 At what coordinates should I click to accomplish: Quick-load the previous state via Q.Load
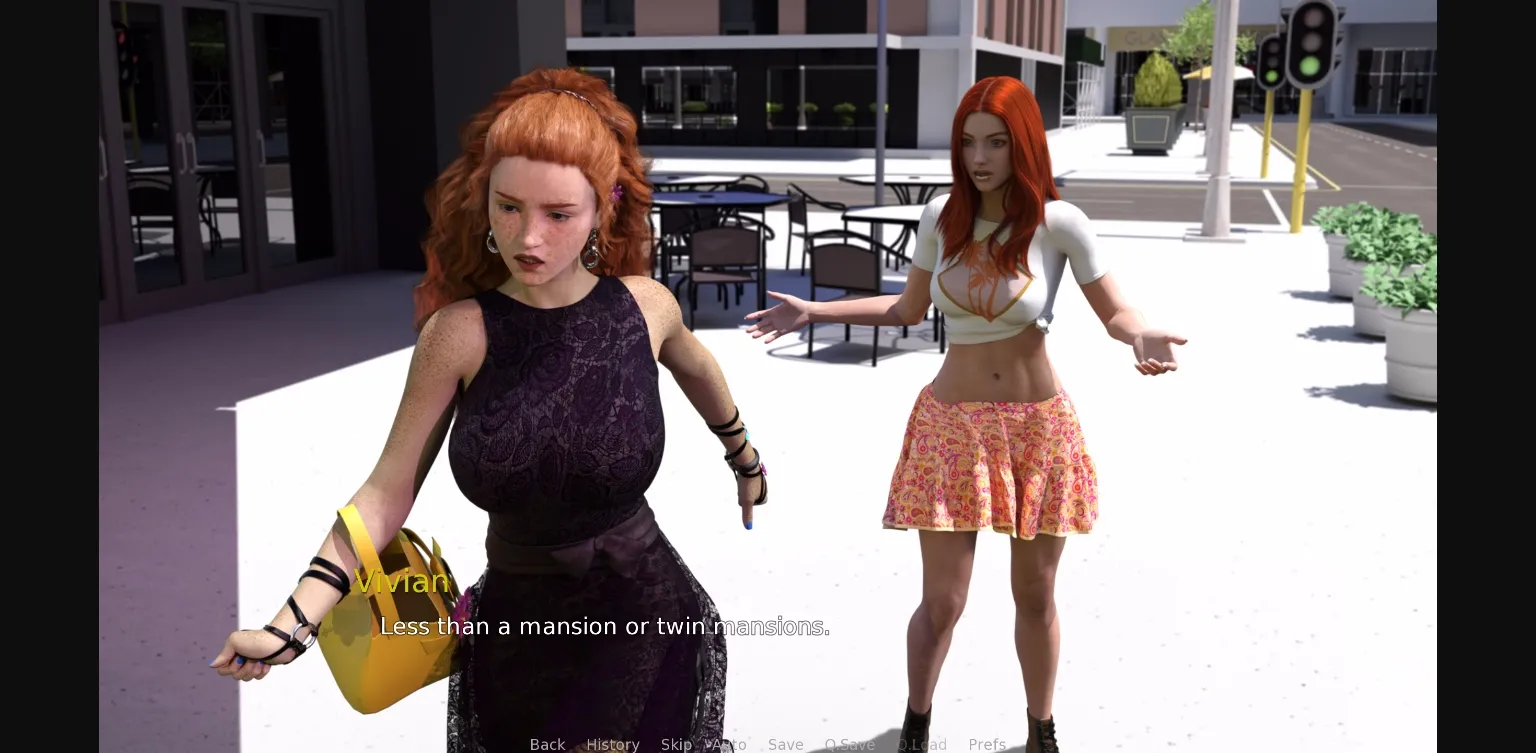[x=922, y=744]
